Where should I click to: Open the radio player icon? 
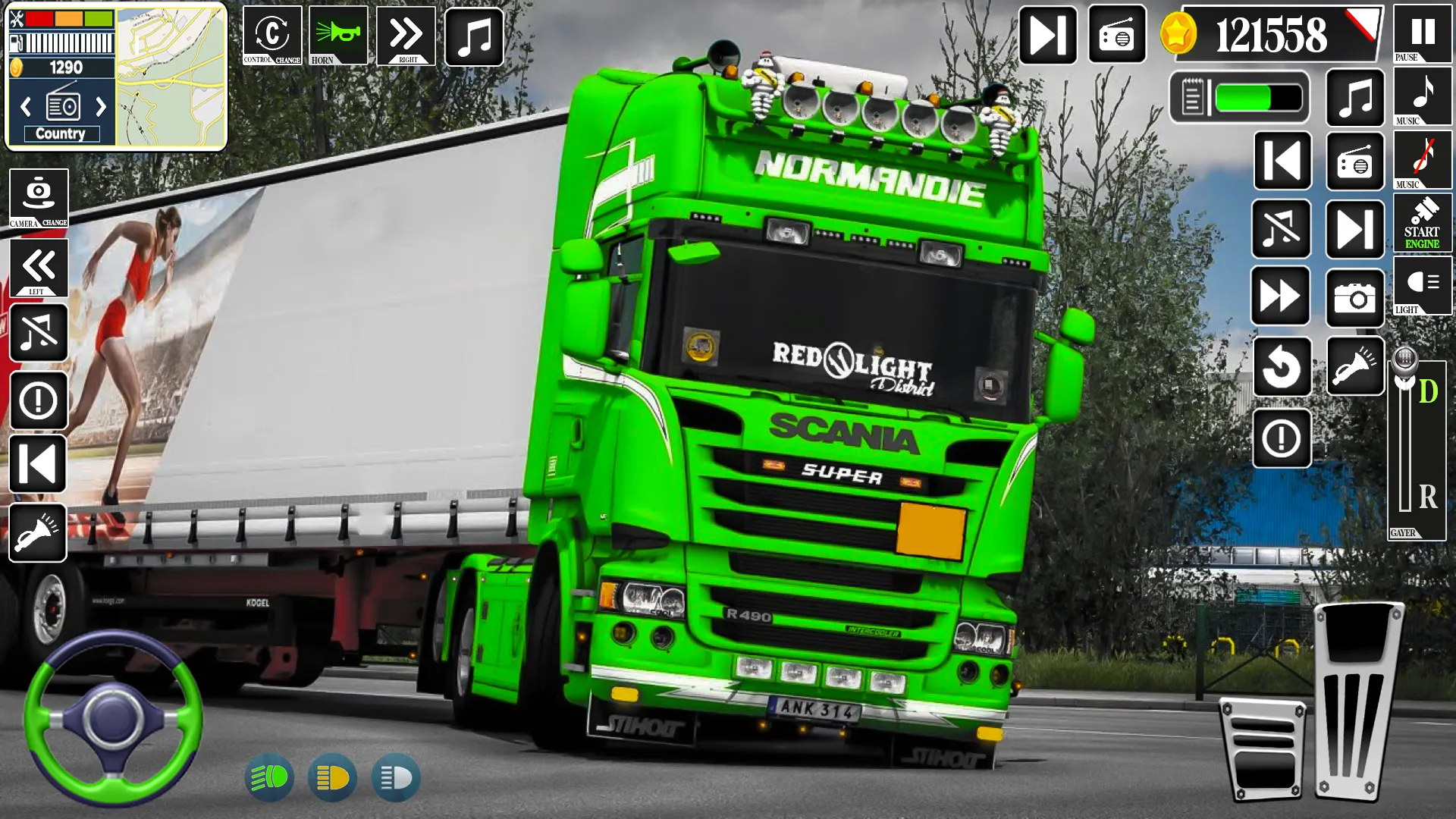pos(1355,160)
